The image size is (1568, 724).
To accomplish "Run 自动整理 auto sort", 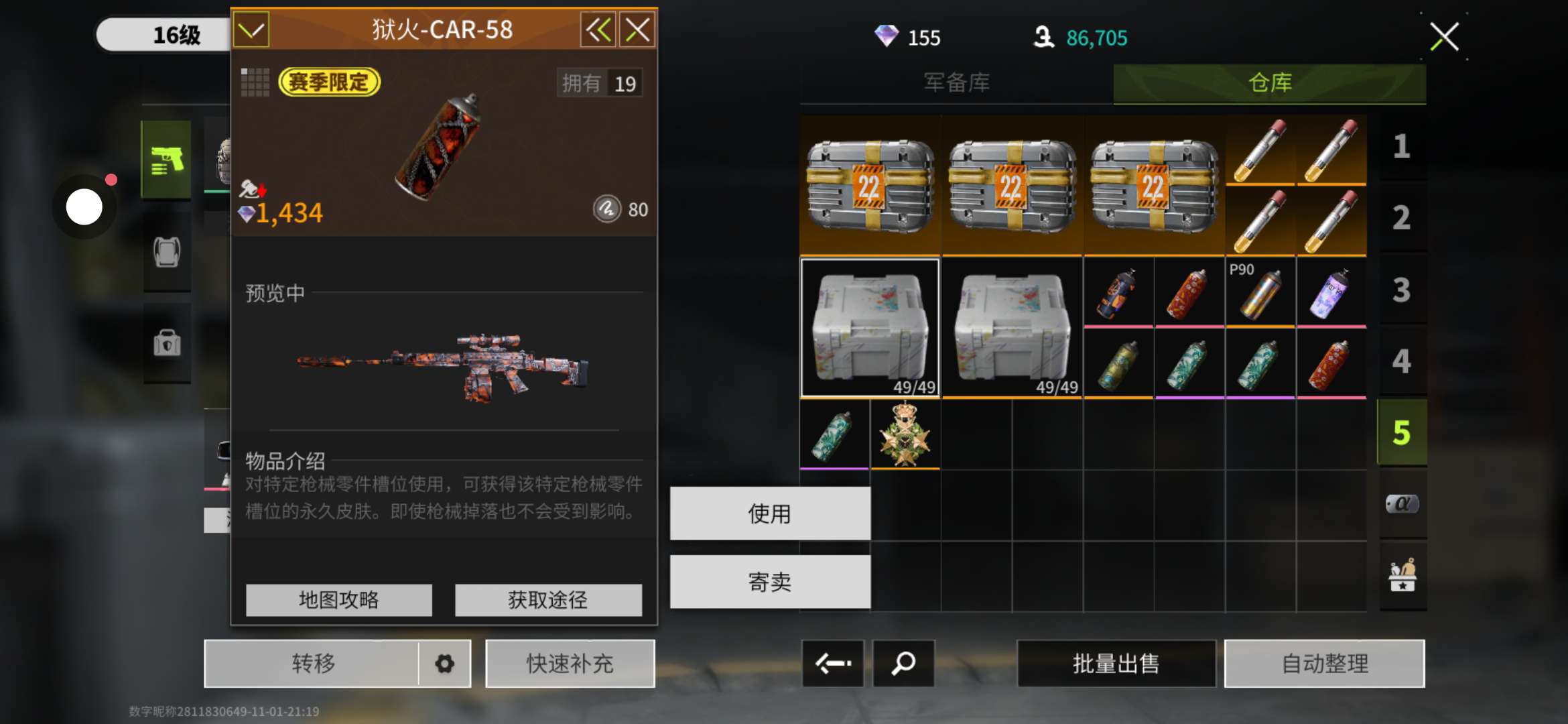I will pyautogui.click(x=1324, y=664).
